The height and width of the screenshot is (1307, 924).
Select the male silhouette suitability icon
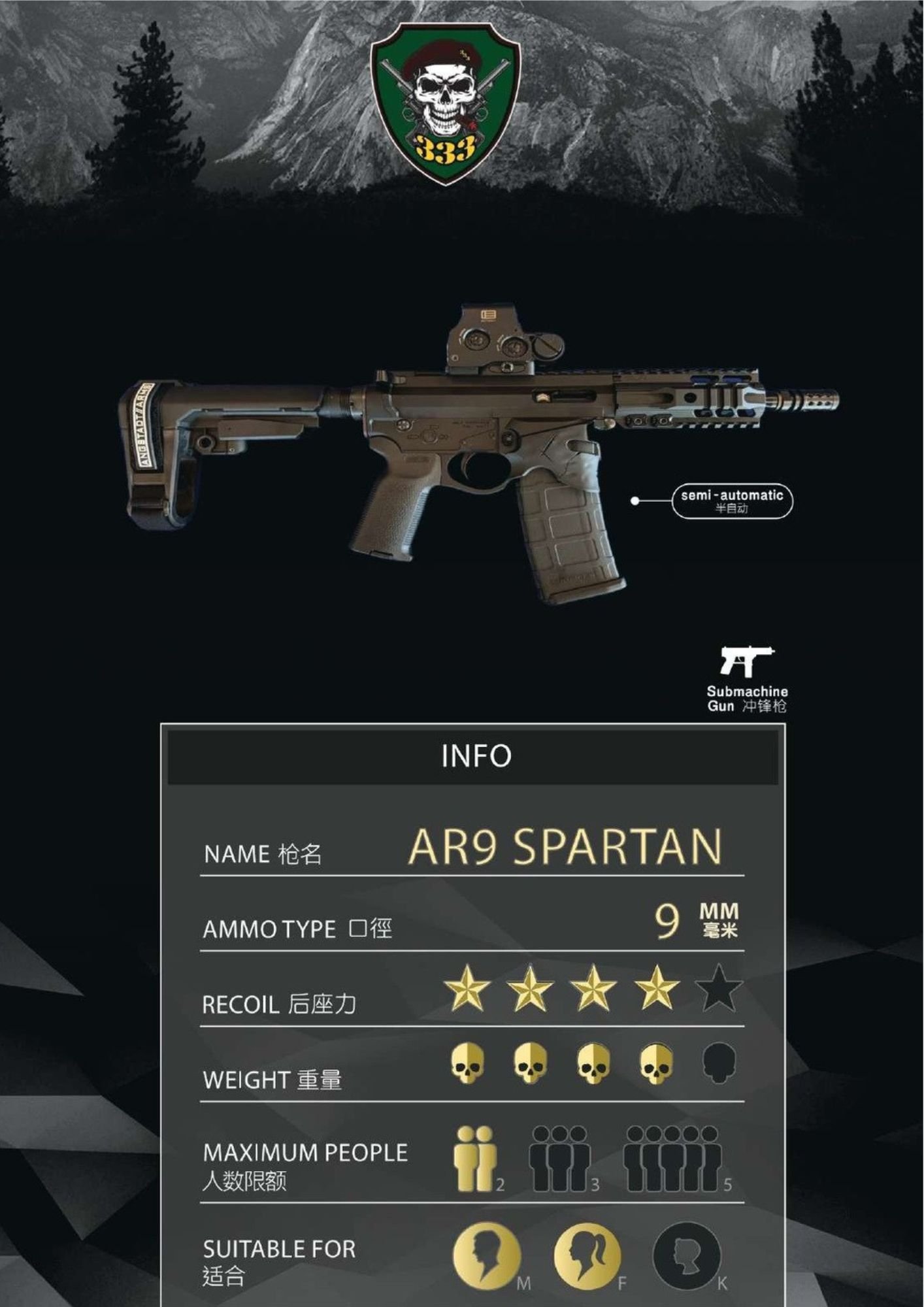486,1256
